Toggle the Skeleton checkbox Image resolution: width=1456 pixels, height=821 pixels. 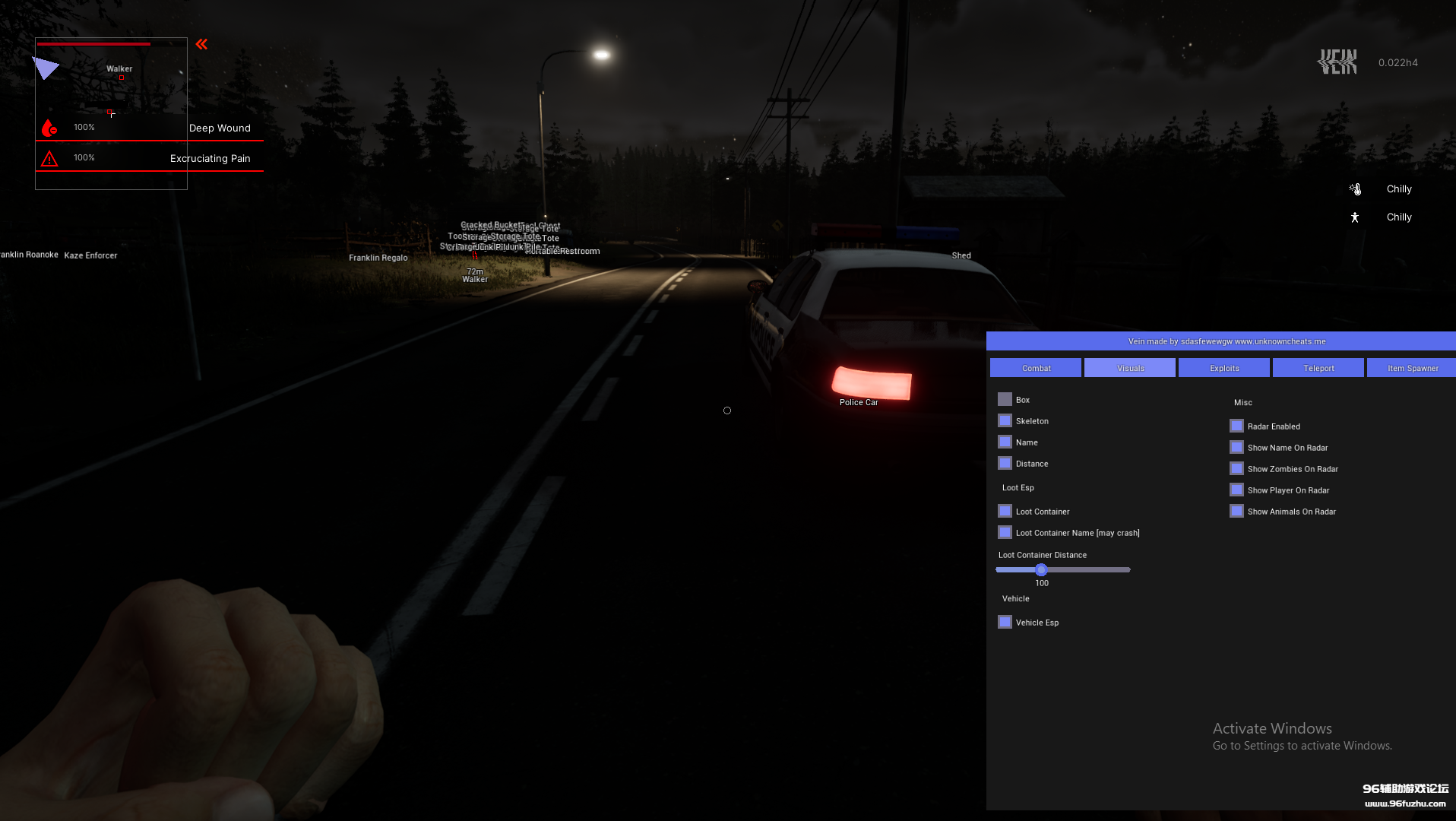coord(1005,420)
